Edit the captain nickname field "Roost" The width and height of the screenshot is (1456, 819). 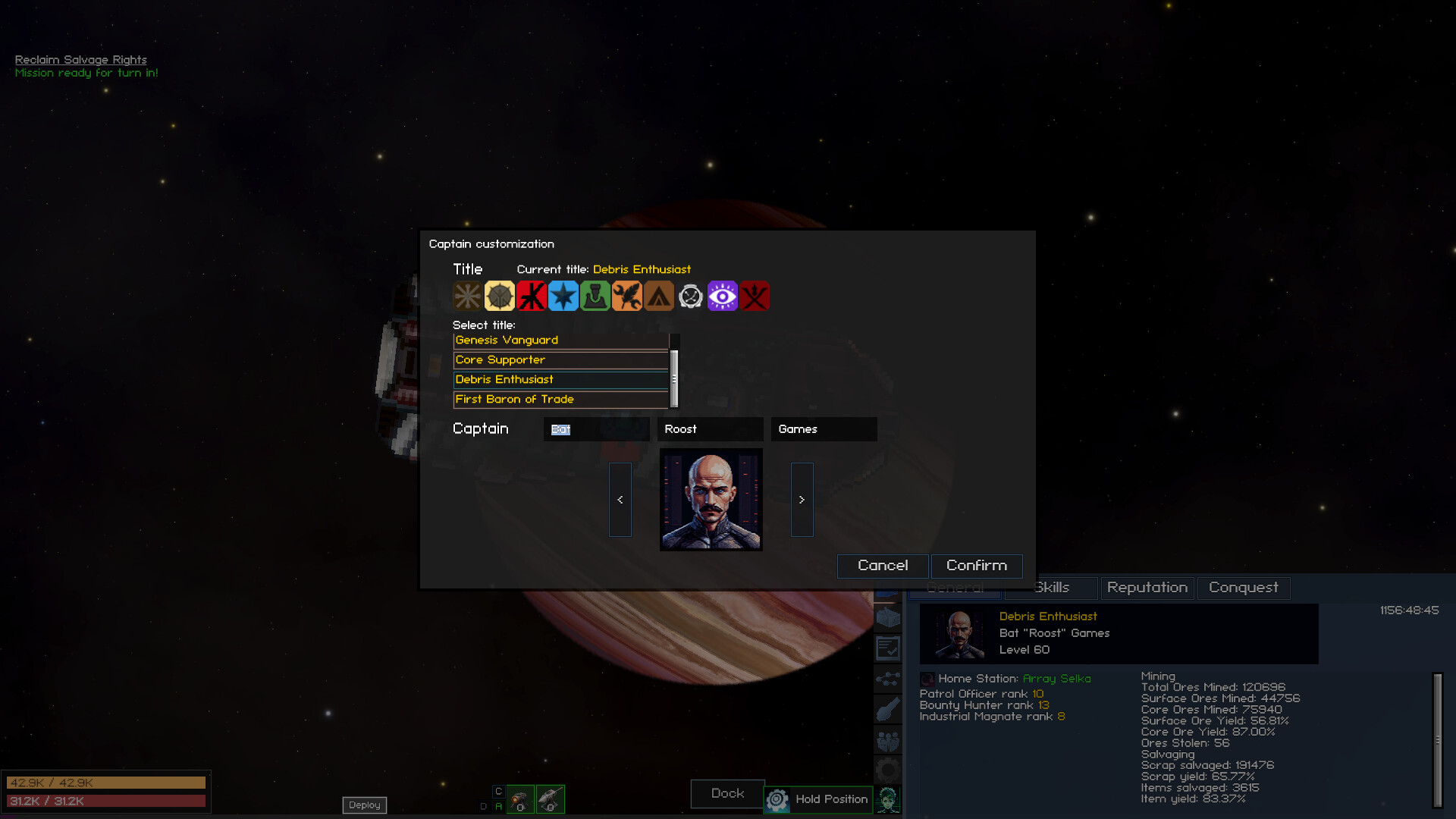tap(710, 429)
